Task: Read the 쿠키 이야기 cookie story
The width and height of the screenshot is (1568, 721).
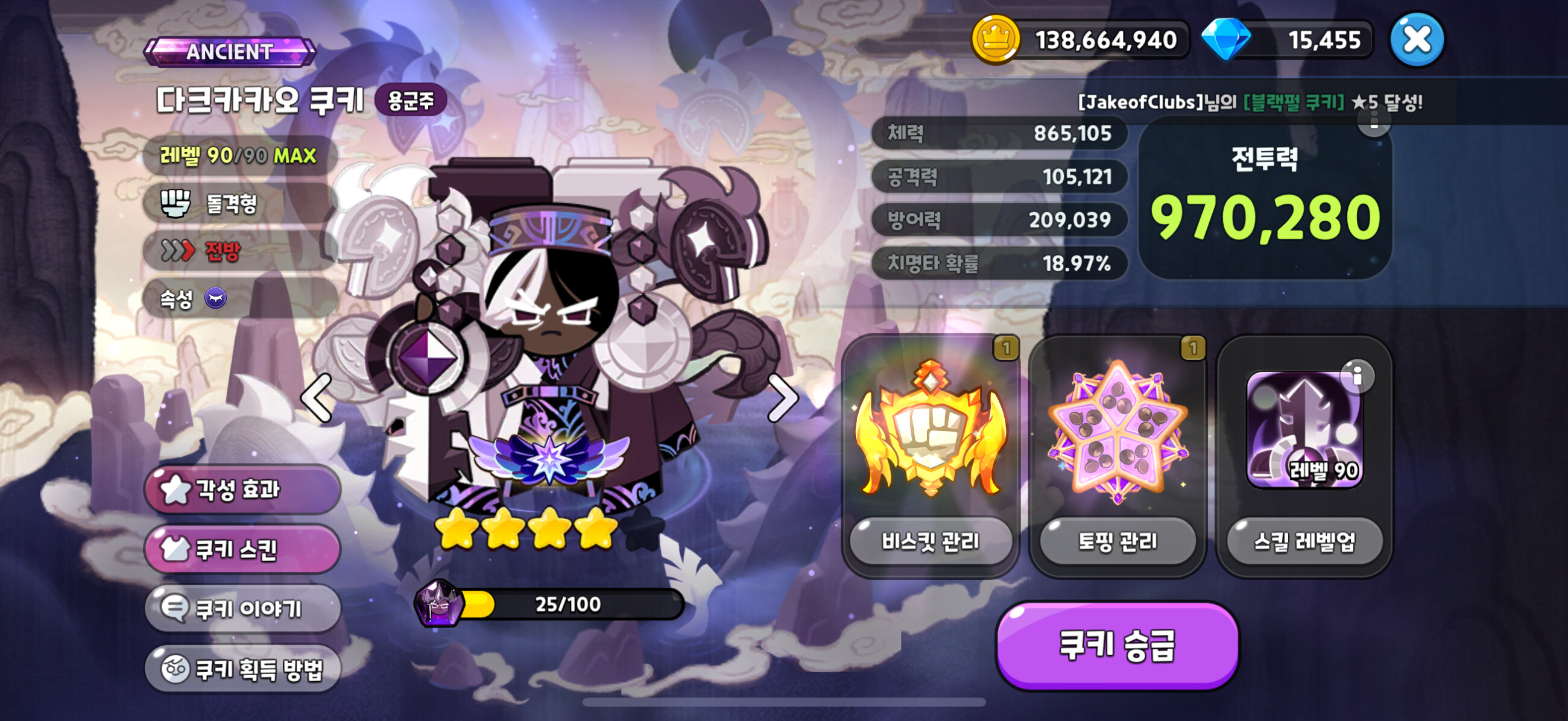Action: (x=242, y=608)
